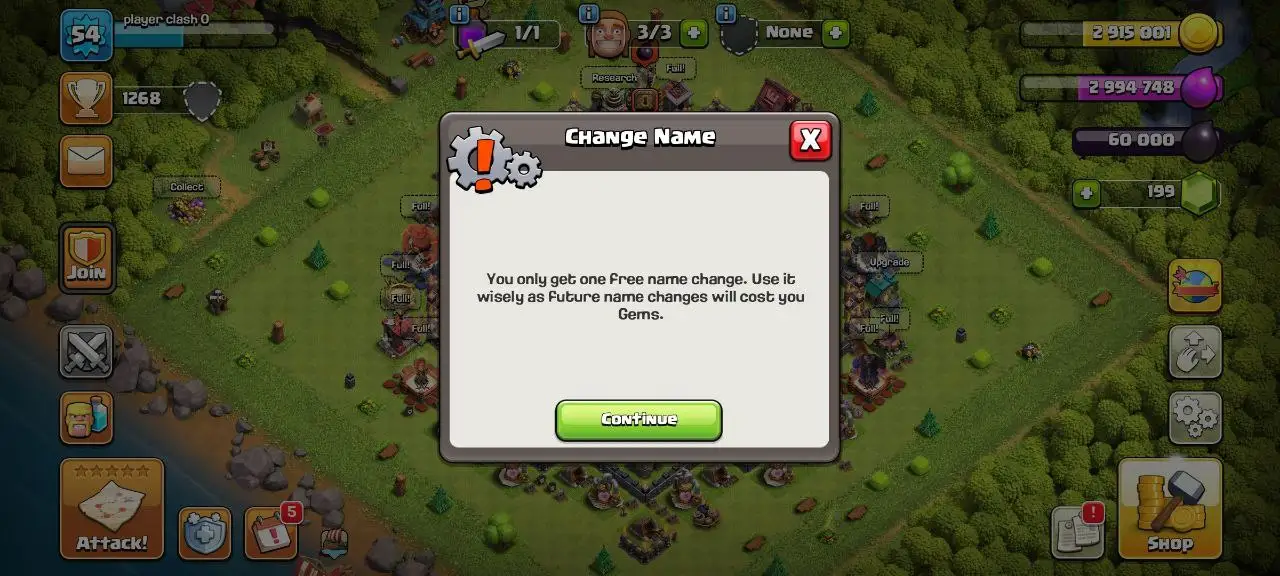The height and width of the screenshot is (576, 1280).
Task: Confirm with the green Continue button
Action: pos(638,420)
